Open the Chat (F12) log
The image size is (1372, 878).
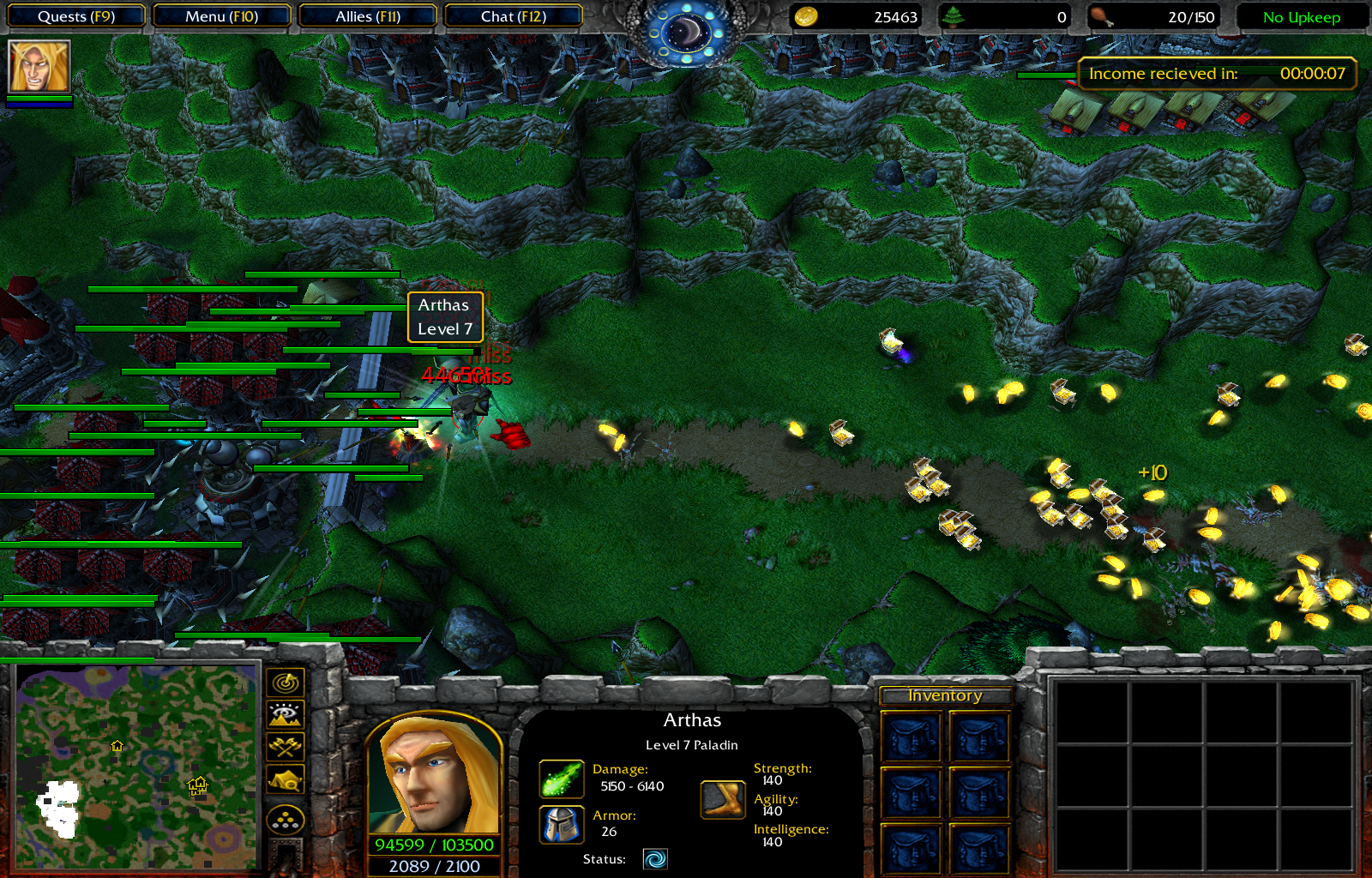(513, 16)
